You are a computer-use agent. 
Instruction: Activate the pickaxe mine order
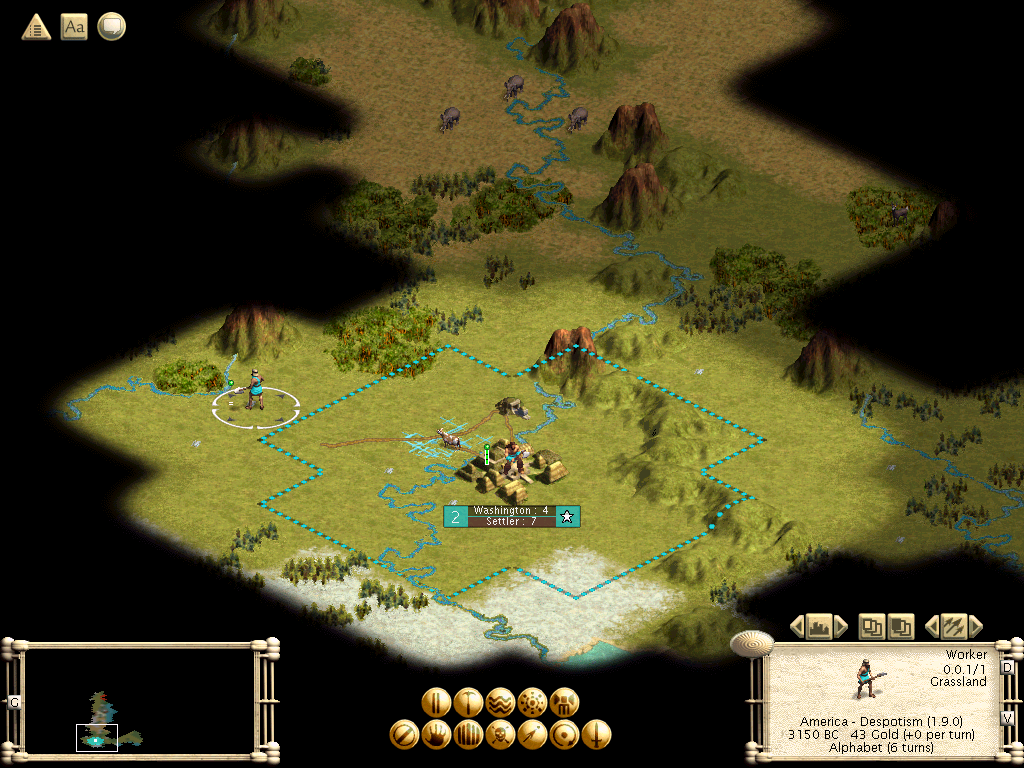click(x=468, y=702)
